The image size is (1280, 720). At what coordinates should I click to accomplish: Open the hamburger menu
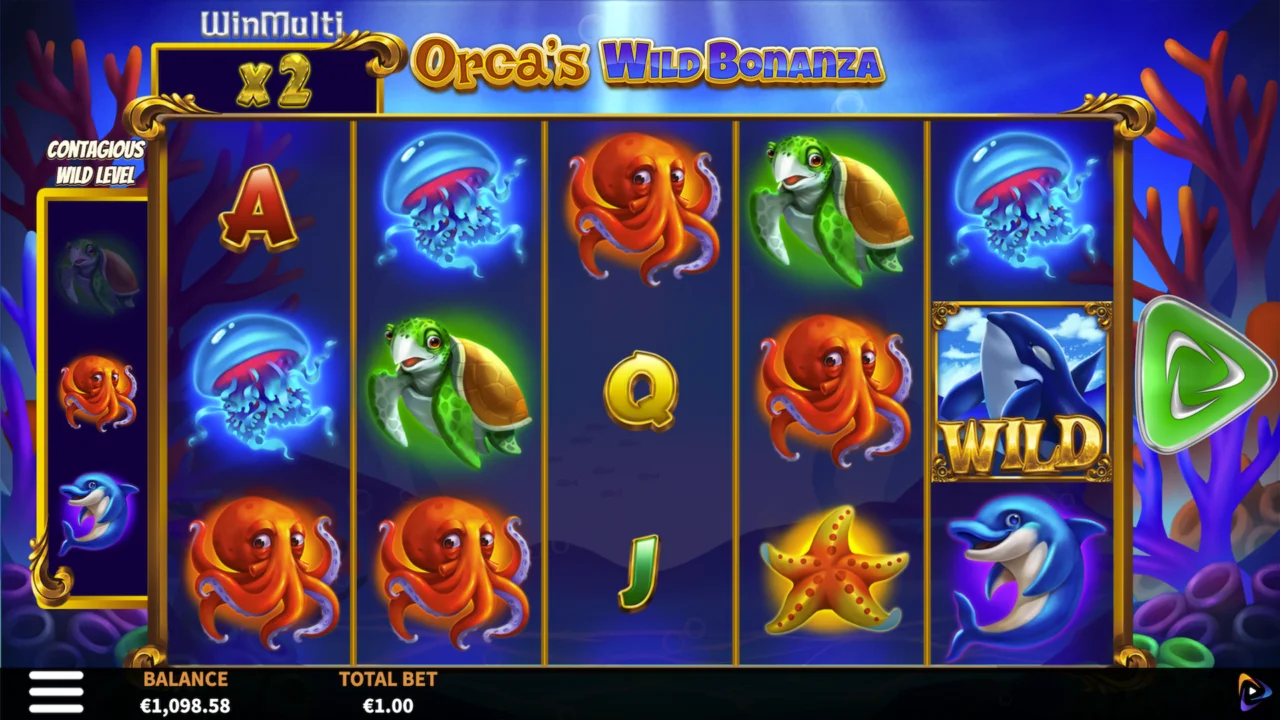(x=57, y=691)
